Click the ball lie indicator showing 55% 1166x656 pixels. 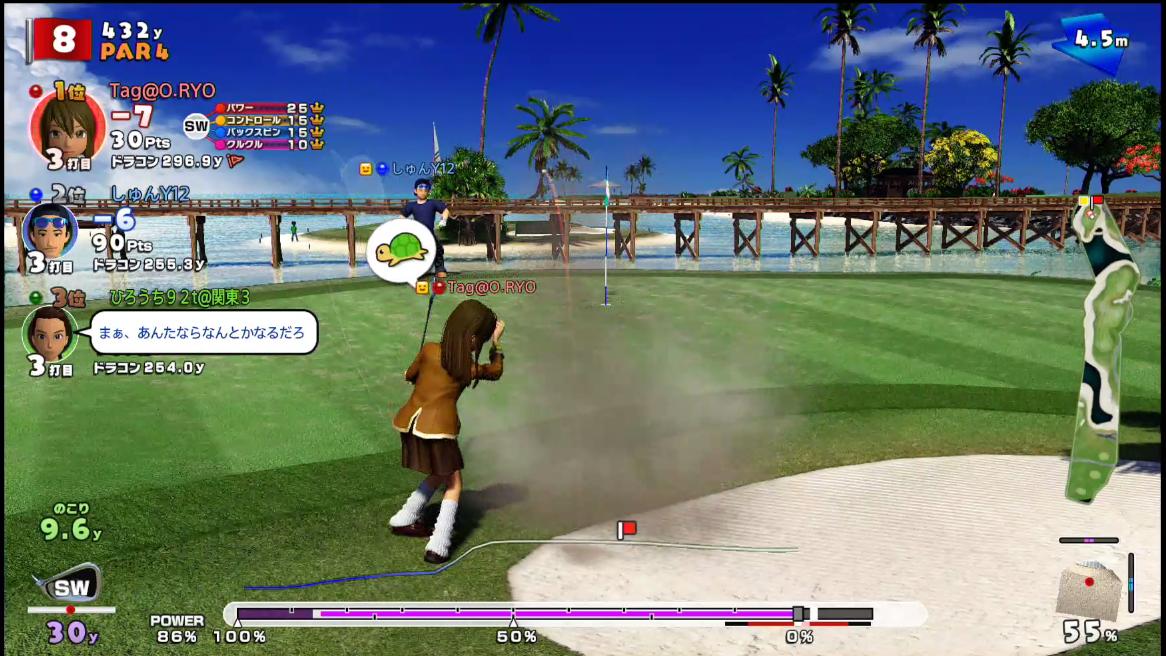pyautogui.click(x=1088, y=590)
